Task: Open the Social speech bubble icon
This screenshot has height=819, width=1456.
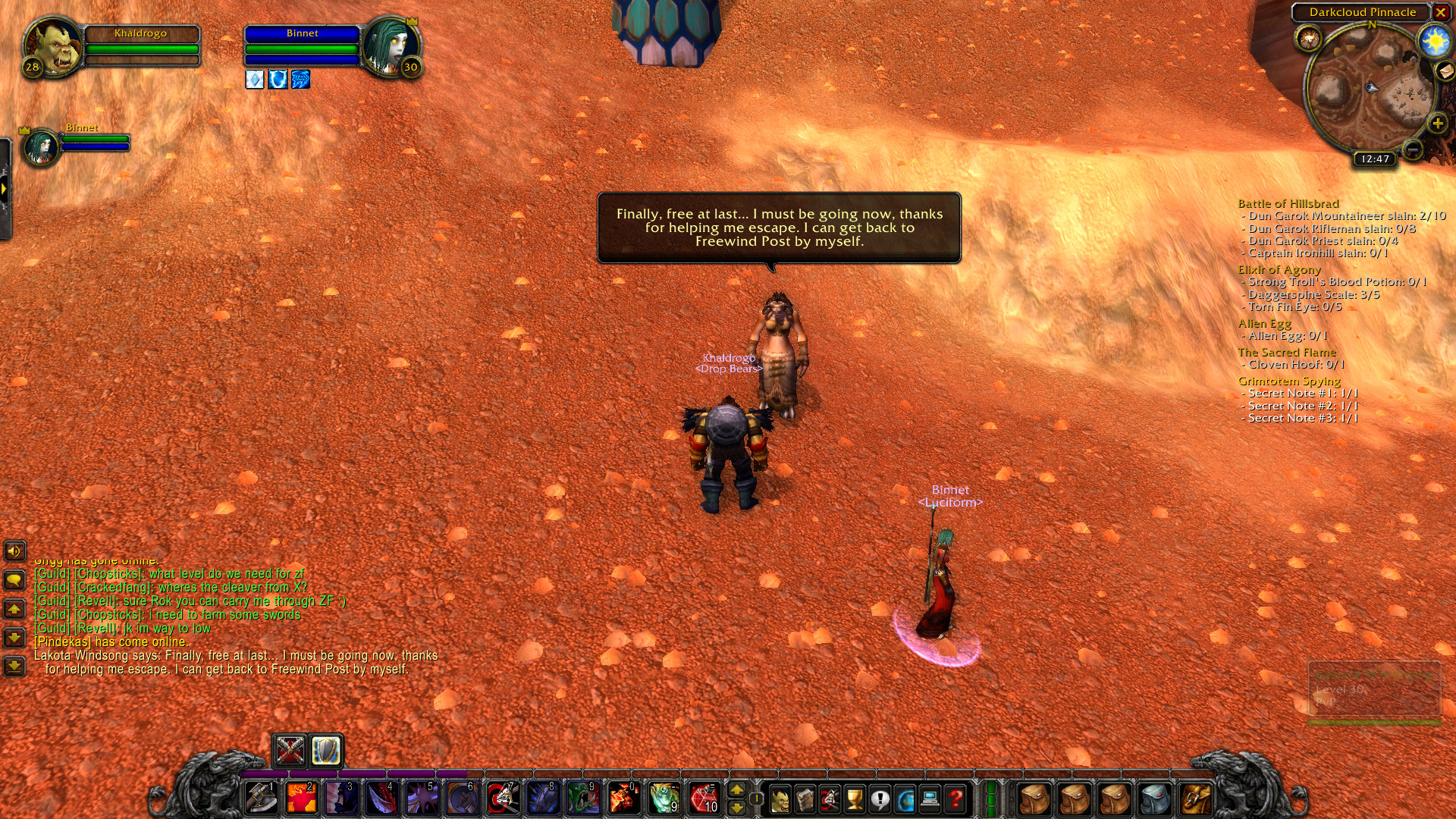Action: pos(880,799)
